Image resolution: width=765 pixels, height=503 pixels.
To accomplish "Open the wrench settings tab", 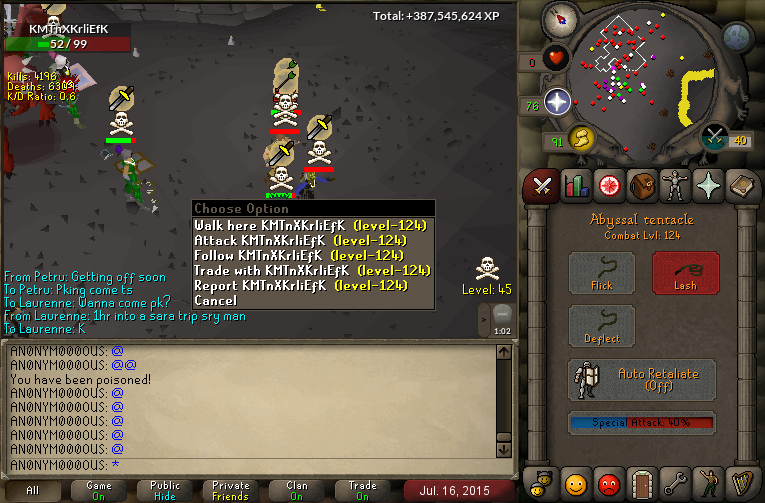I will [x=676, y=484].
